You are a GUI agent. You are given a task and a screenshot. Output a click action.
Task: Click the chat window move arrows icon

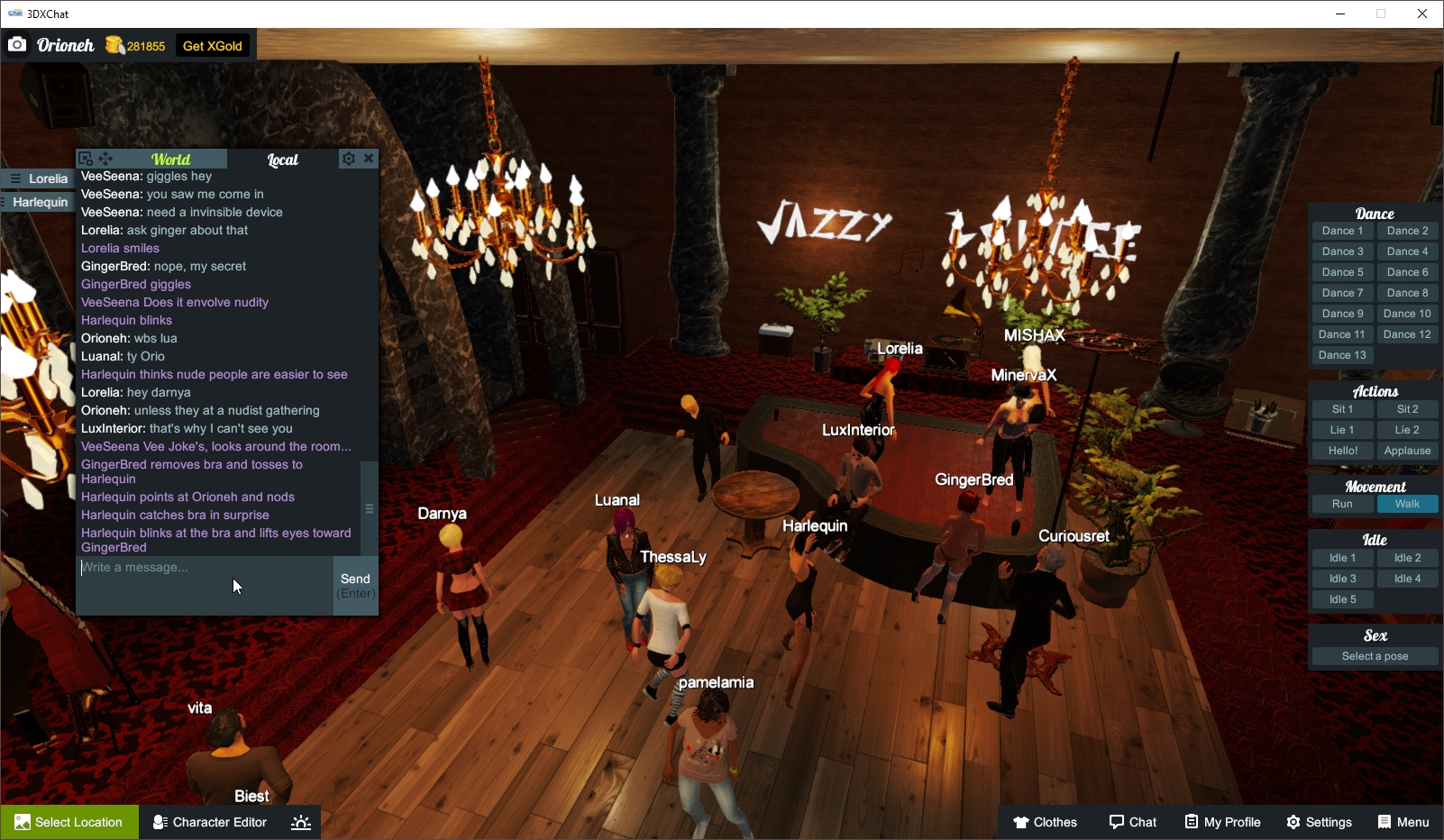105,158
